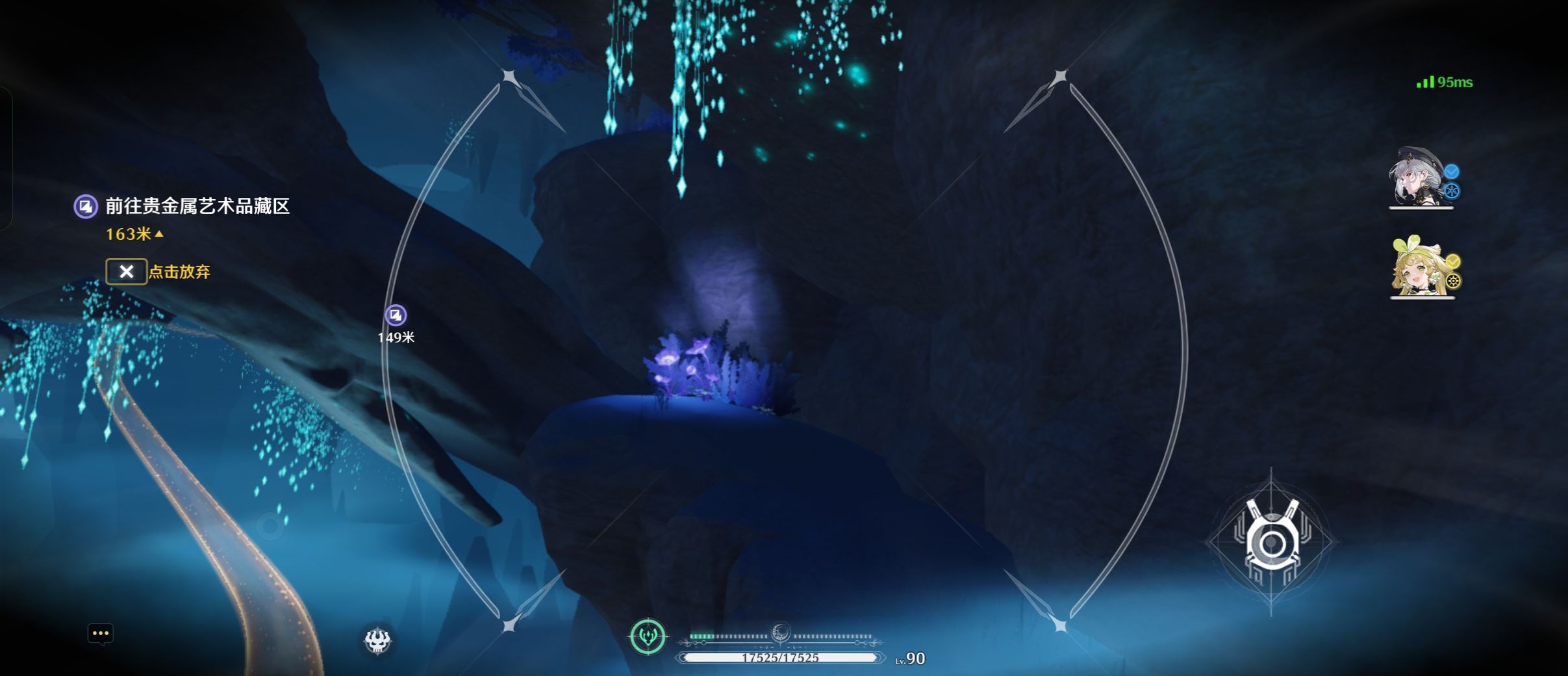Viewport: 1568px width, 676px height.
Task: Click the 149米 quest waypoint marker
Action: pos(396,316)
